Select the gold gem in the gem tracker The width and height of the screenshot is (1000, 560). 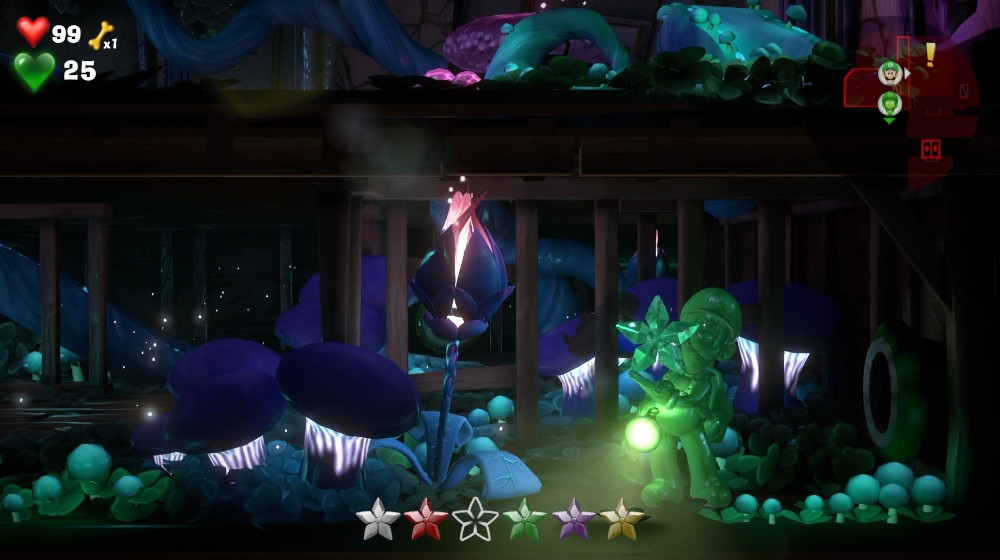[x=621, y=519]
